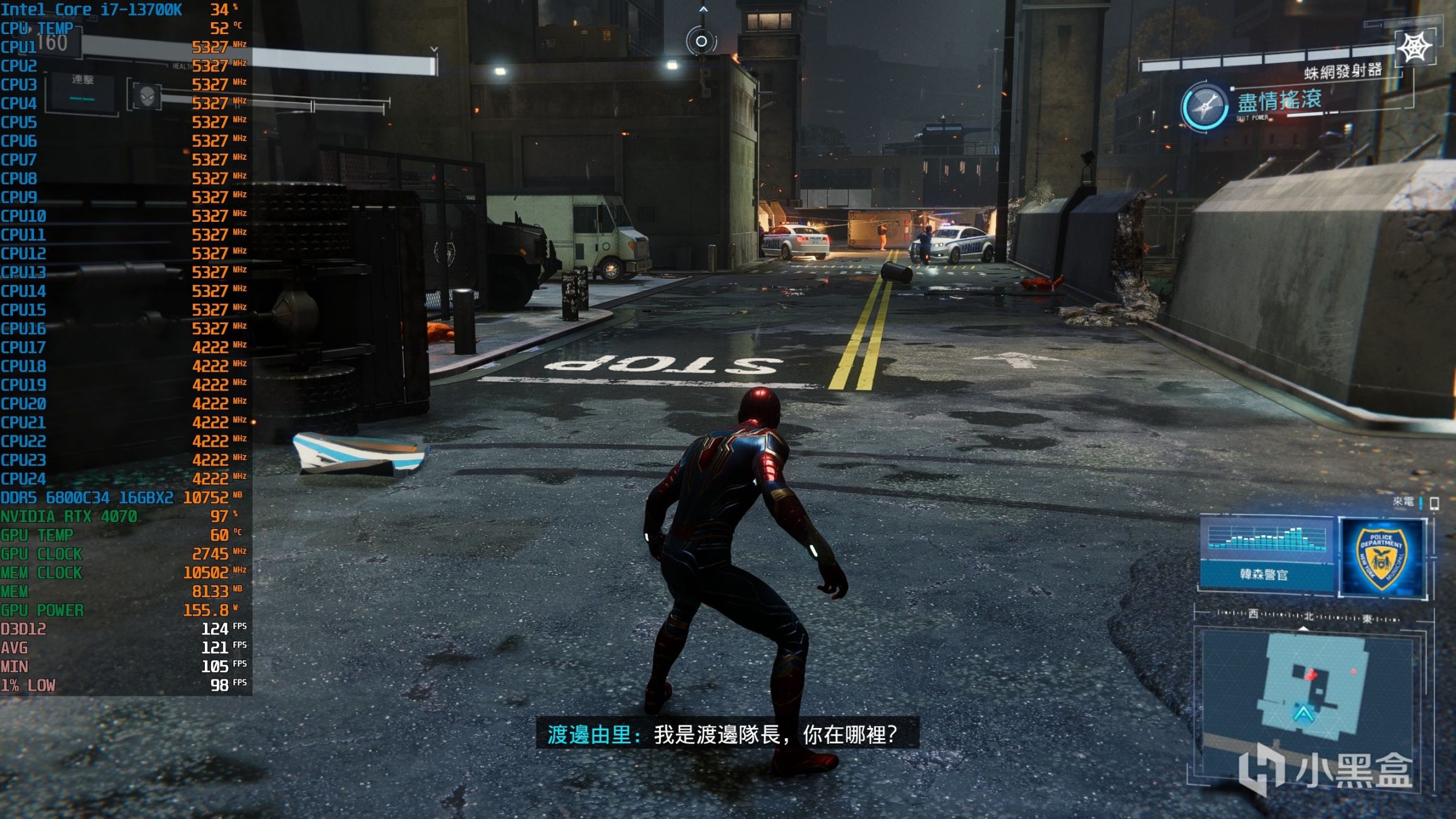This screenshot has height=819, width=1456.
Task: Select the Spider-Man mask focus icon
Action: coord(147,97)
